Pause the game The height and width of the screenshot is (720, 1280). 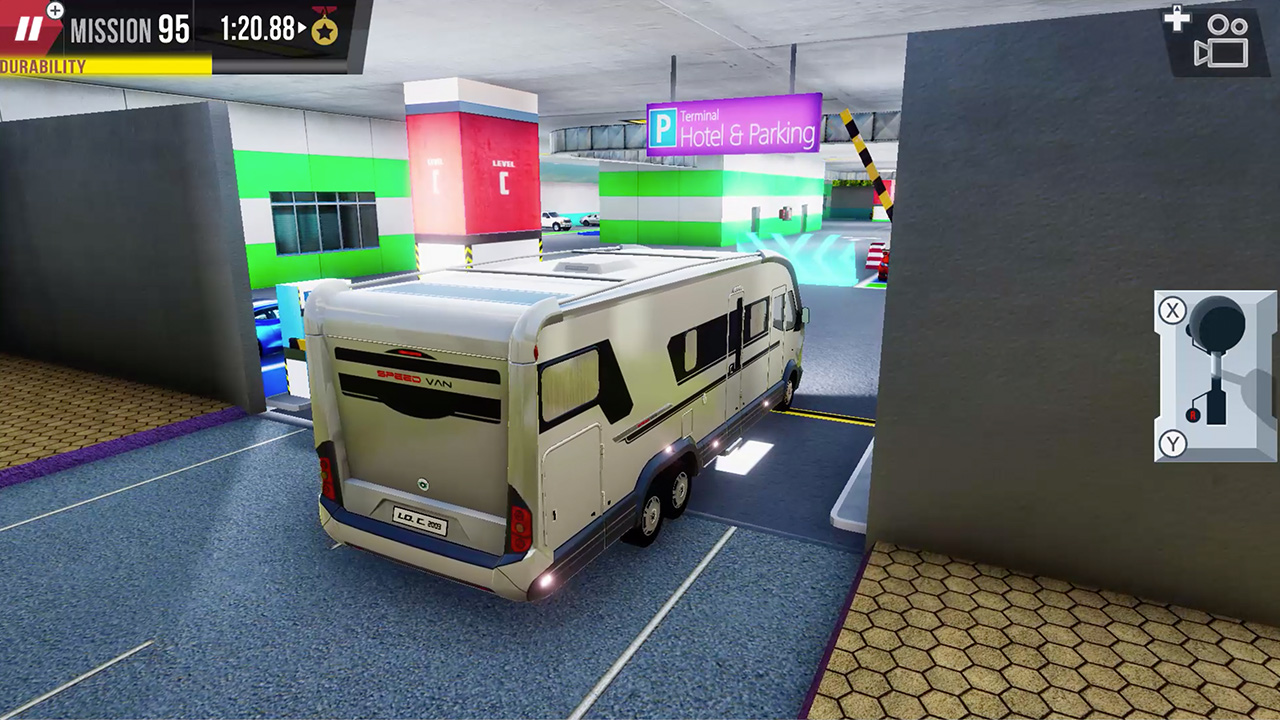click(30, 28)
